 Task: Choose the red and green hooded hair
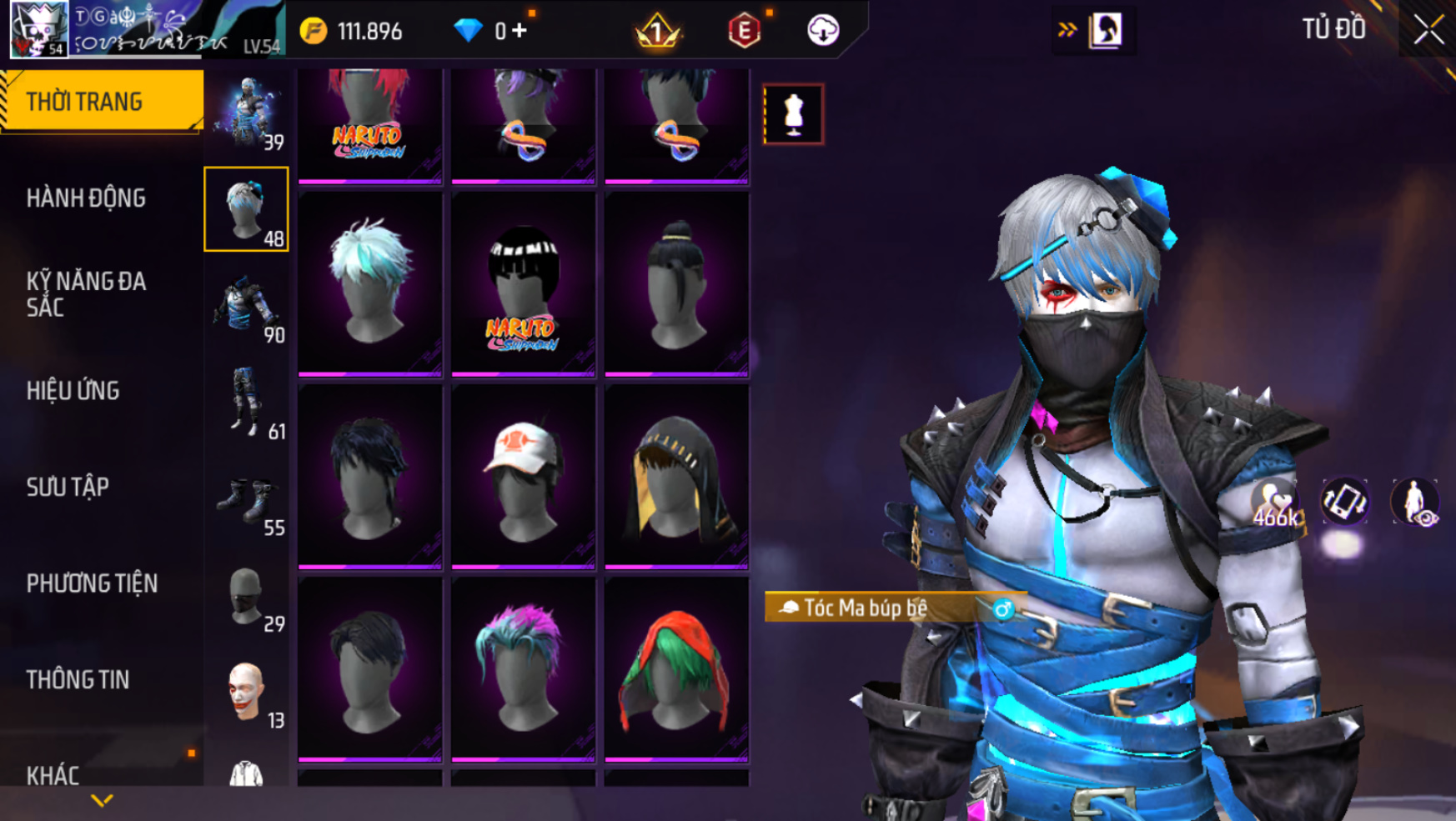click(676, 669)
